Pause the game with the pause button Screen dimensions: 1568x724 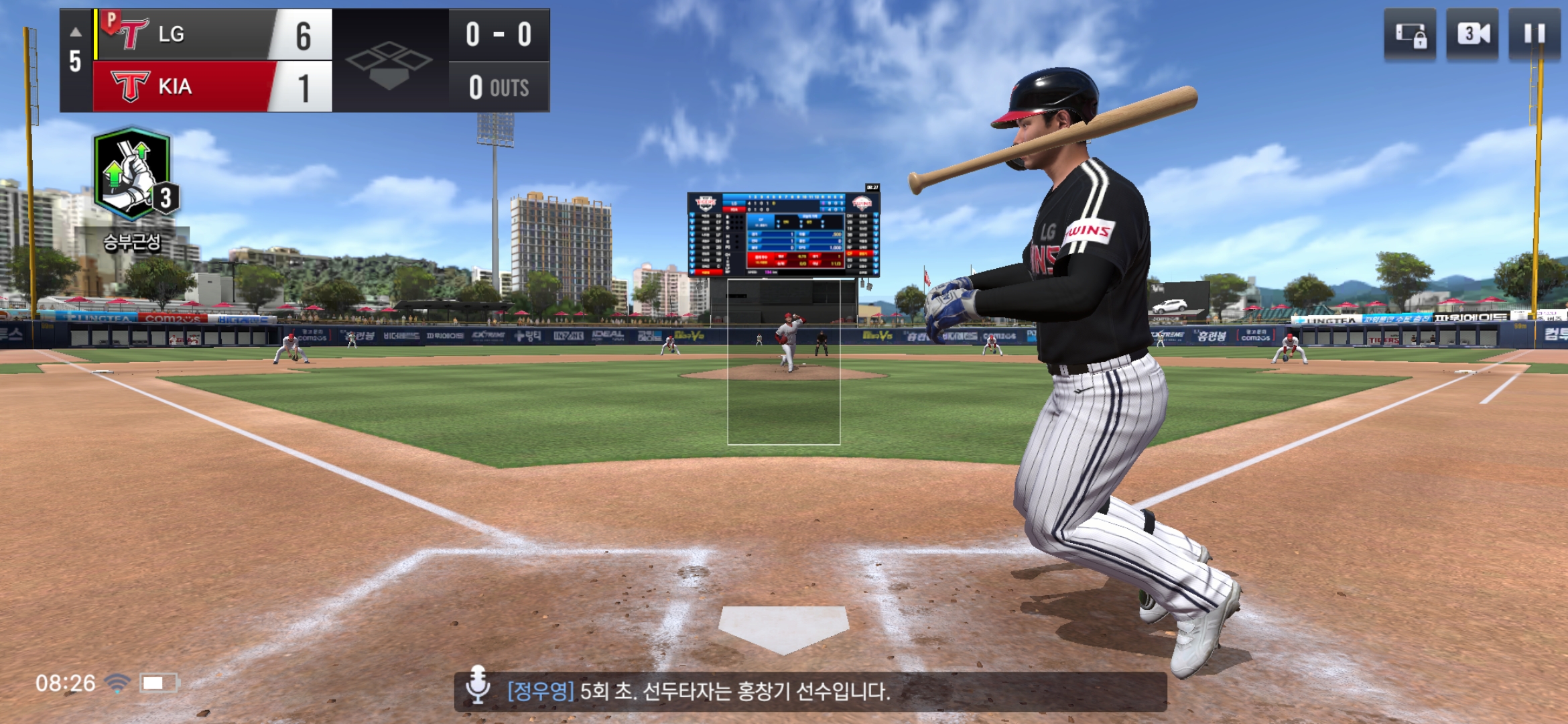(x=1534, y=35)
